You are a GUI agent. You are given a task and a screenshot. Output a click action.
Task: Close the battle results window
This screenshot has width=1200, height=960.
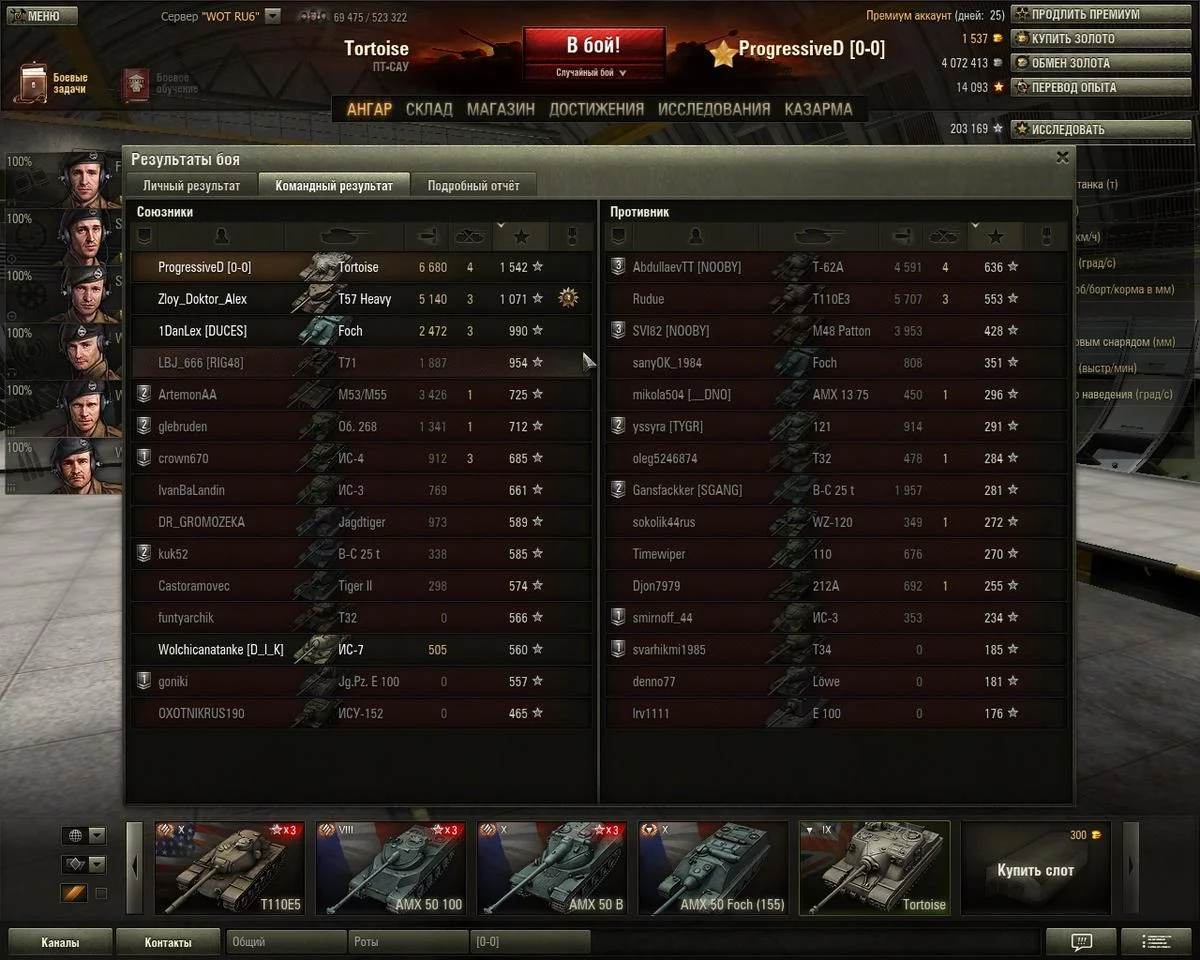click(x=1062, y=157)
